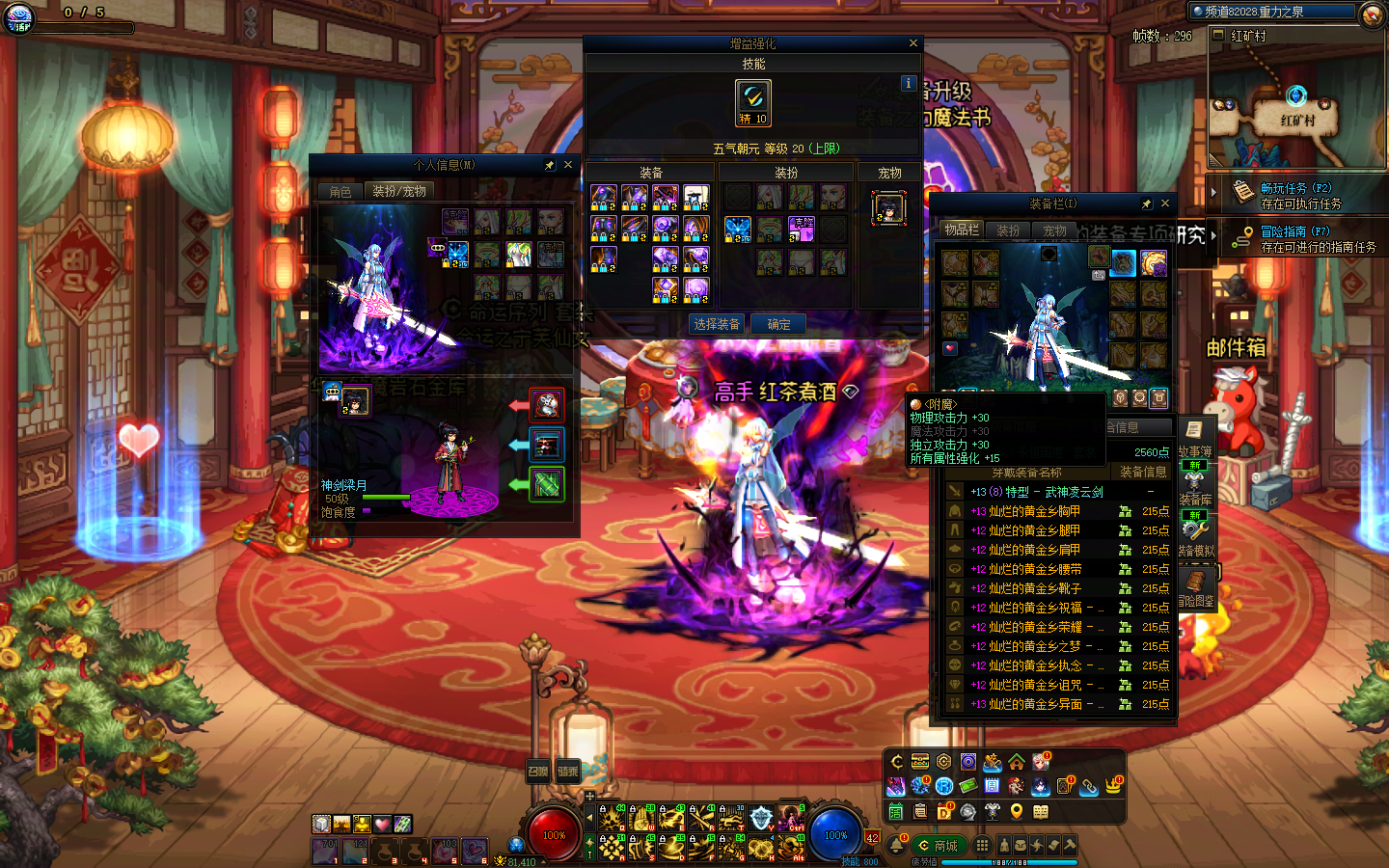Open the blue info button in buff window

908,84
